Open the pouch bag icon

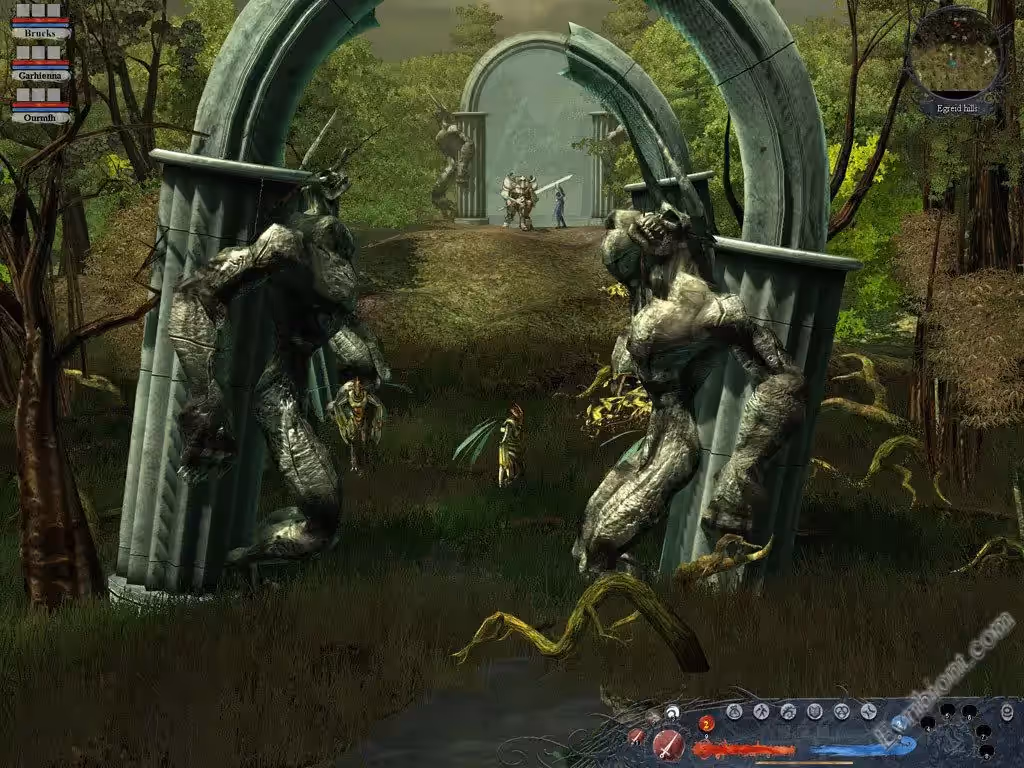click(x=734, y=712)
